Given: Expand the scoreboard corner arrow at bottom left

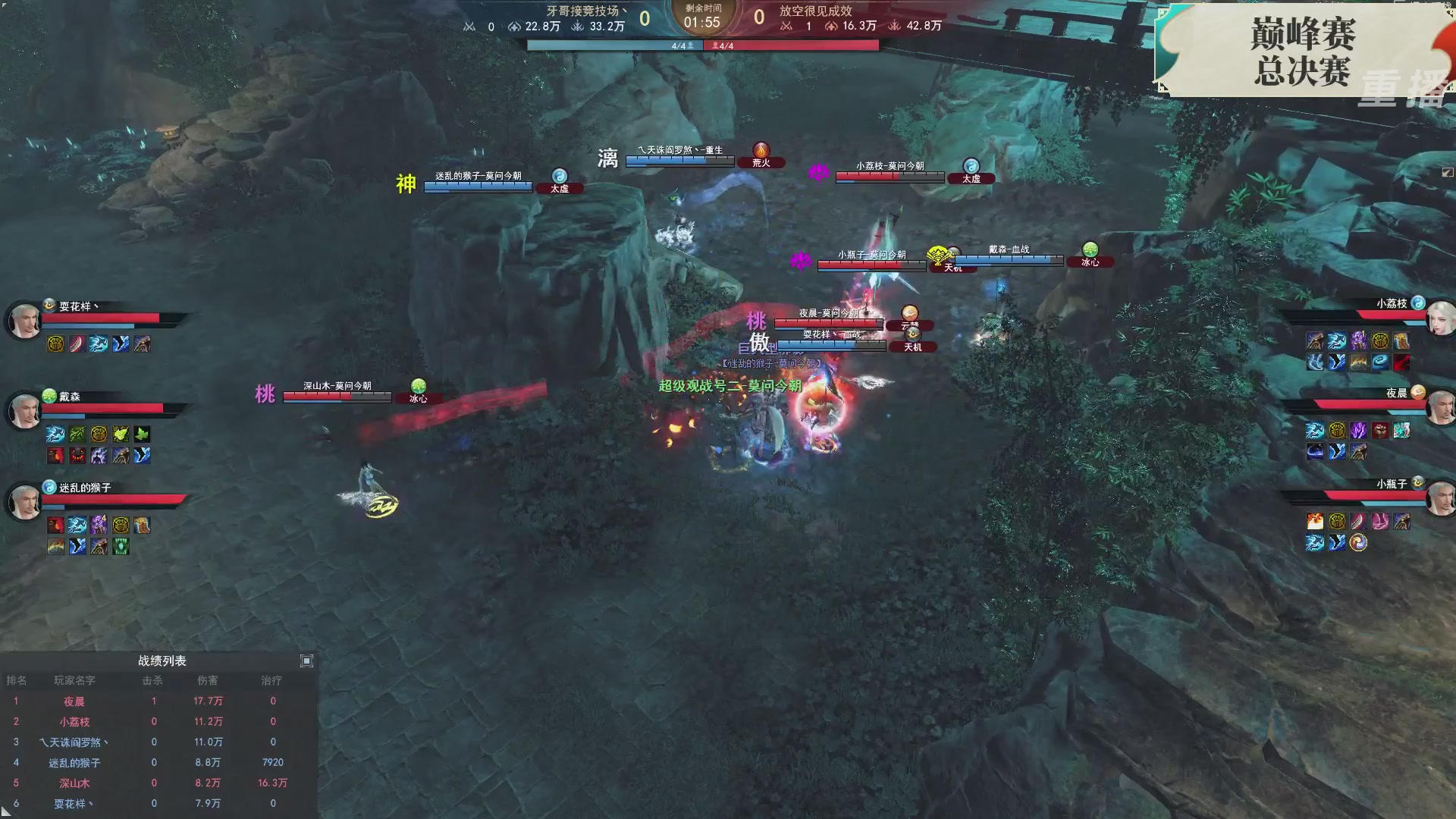Looking at the screenshot, I should 6,811.
